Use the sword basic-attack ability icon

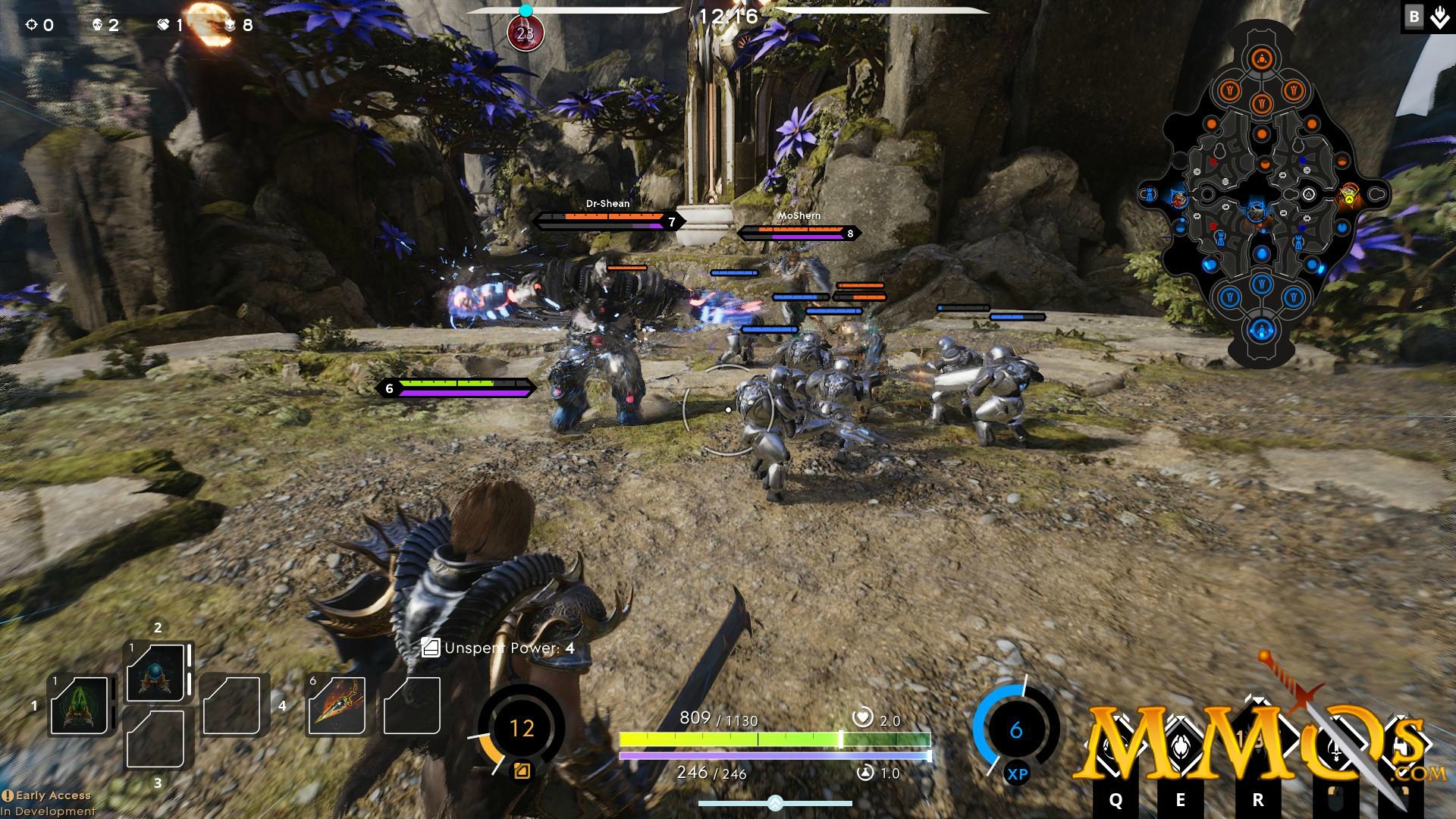point(1335,747)
